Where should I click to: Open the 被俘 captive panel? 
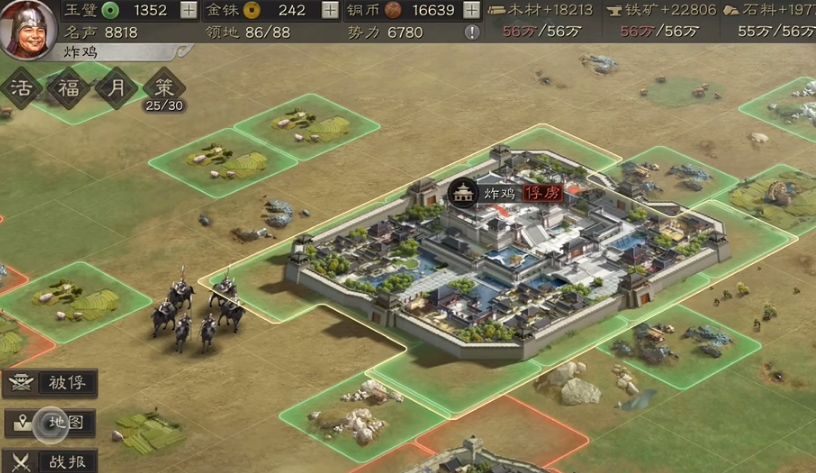pos(50,383)
